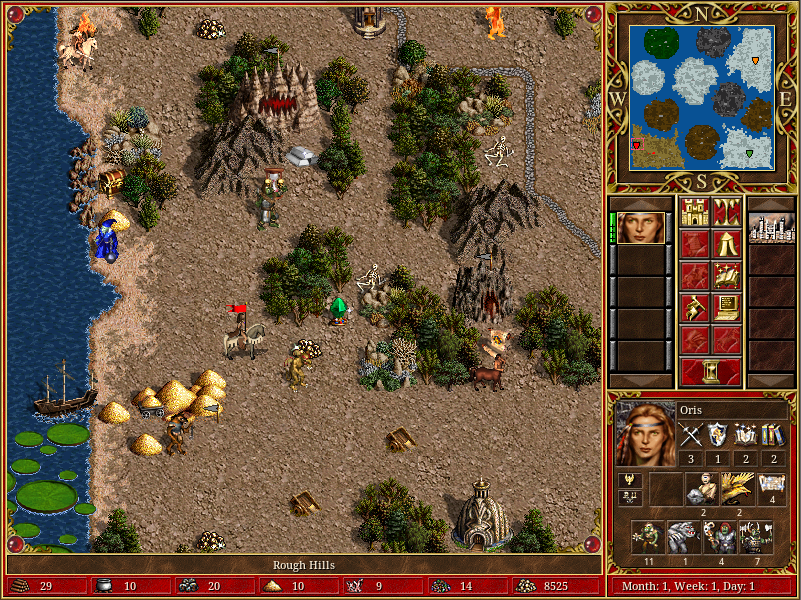Toggle the underground and surface view

click(x=726, y=212)
